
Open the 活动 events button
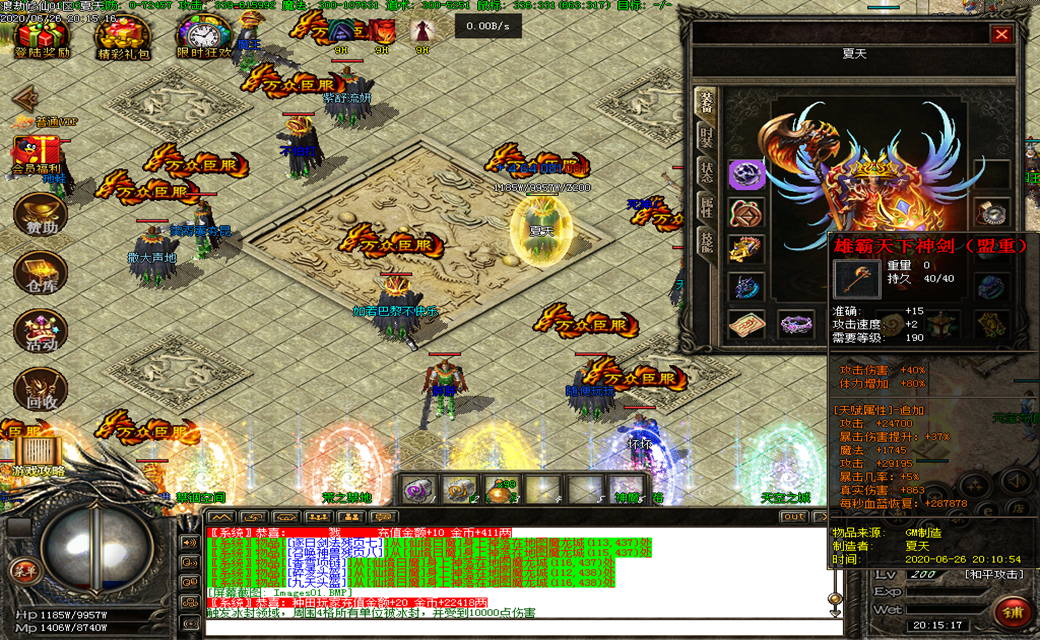click(41, 332)
